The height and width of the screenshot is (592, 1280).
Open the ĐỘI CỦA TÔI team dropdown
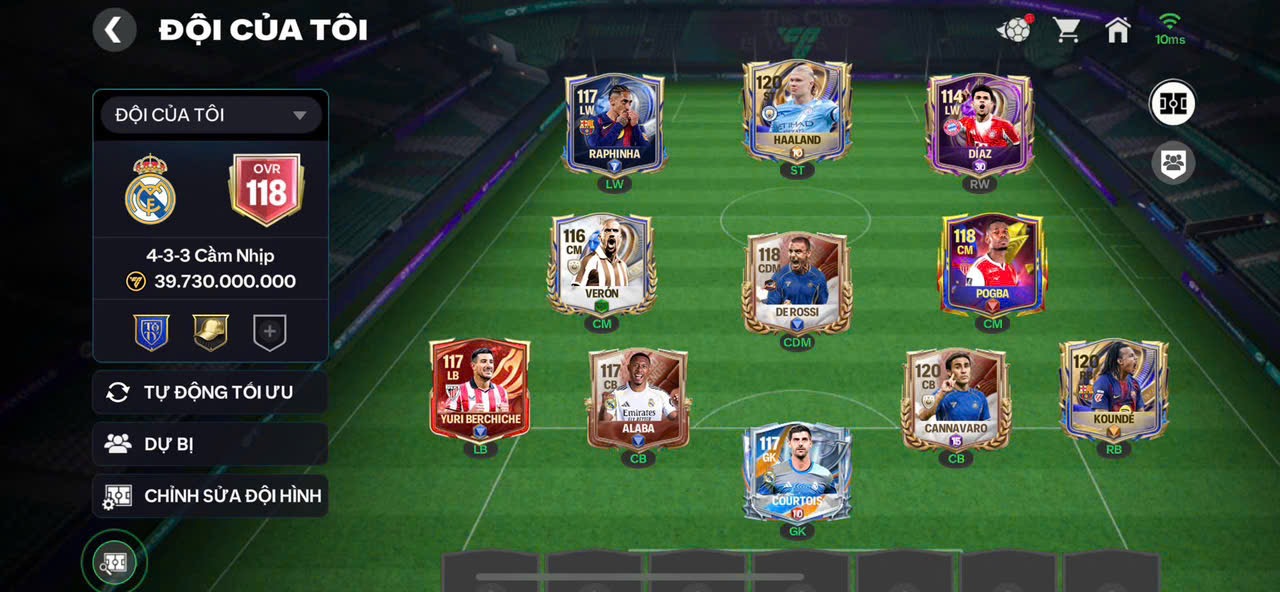click(x=210, y=115)
